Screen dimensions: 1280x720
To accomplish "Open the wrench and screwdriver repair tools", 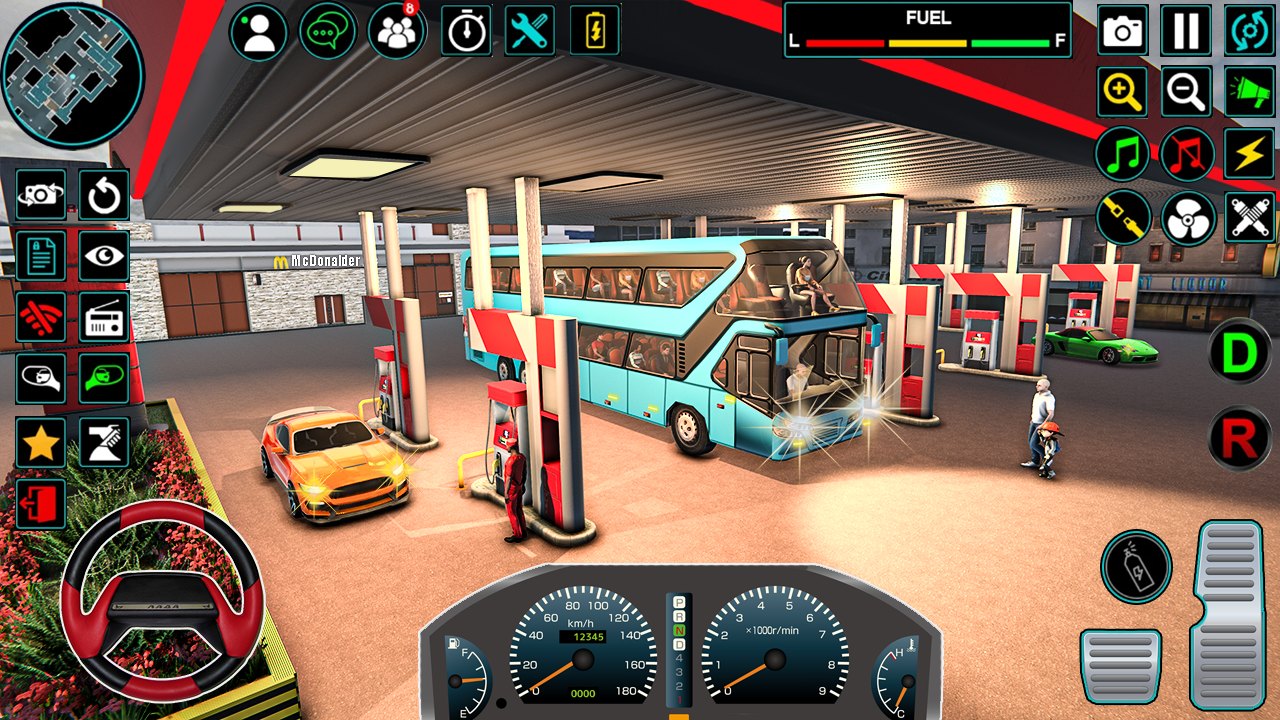I will click(x=530, y=31).
